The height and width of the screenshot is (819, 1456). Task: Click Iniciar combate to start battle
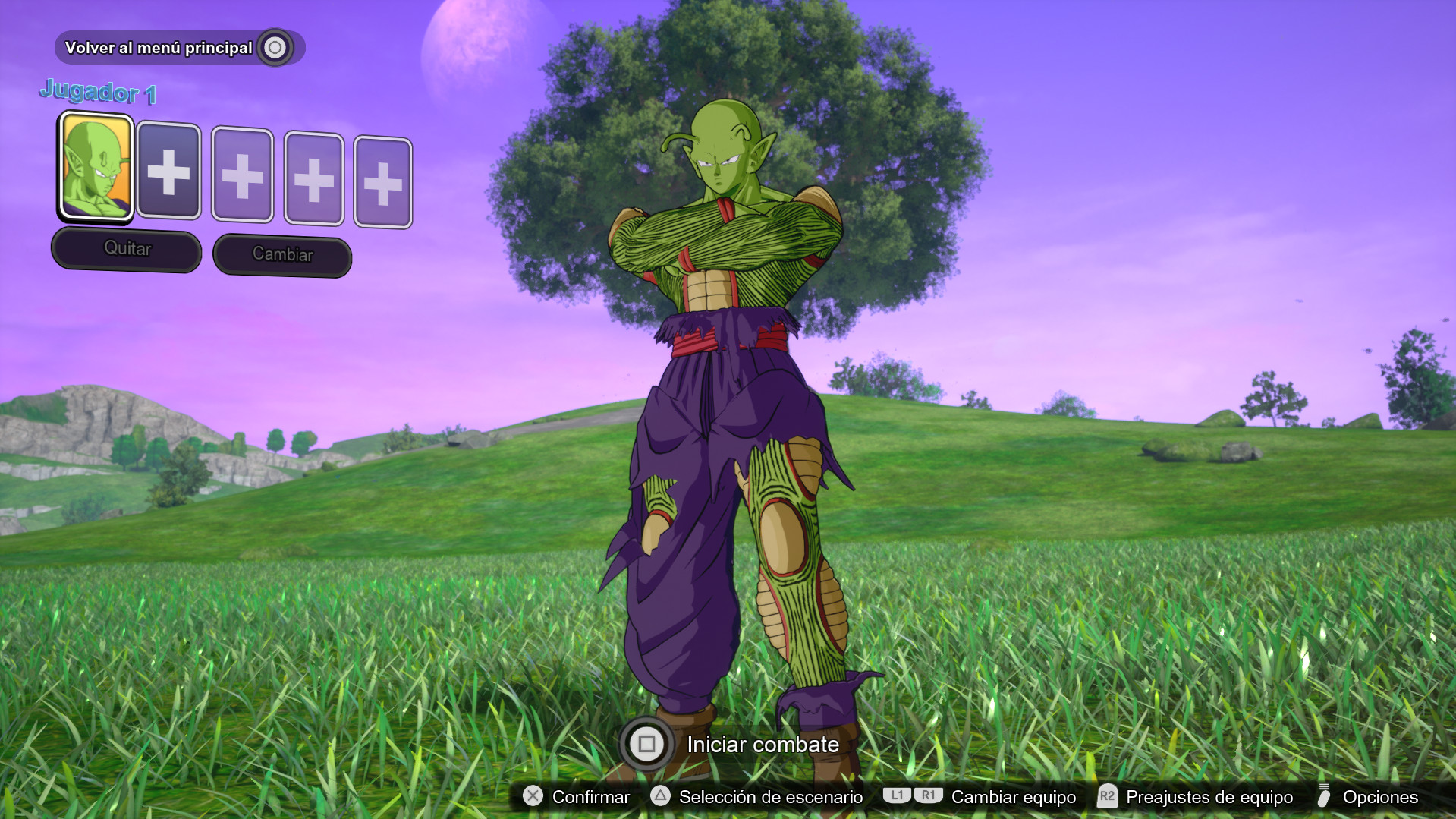pos(760,745)
